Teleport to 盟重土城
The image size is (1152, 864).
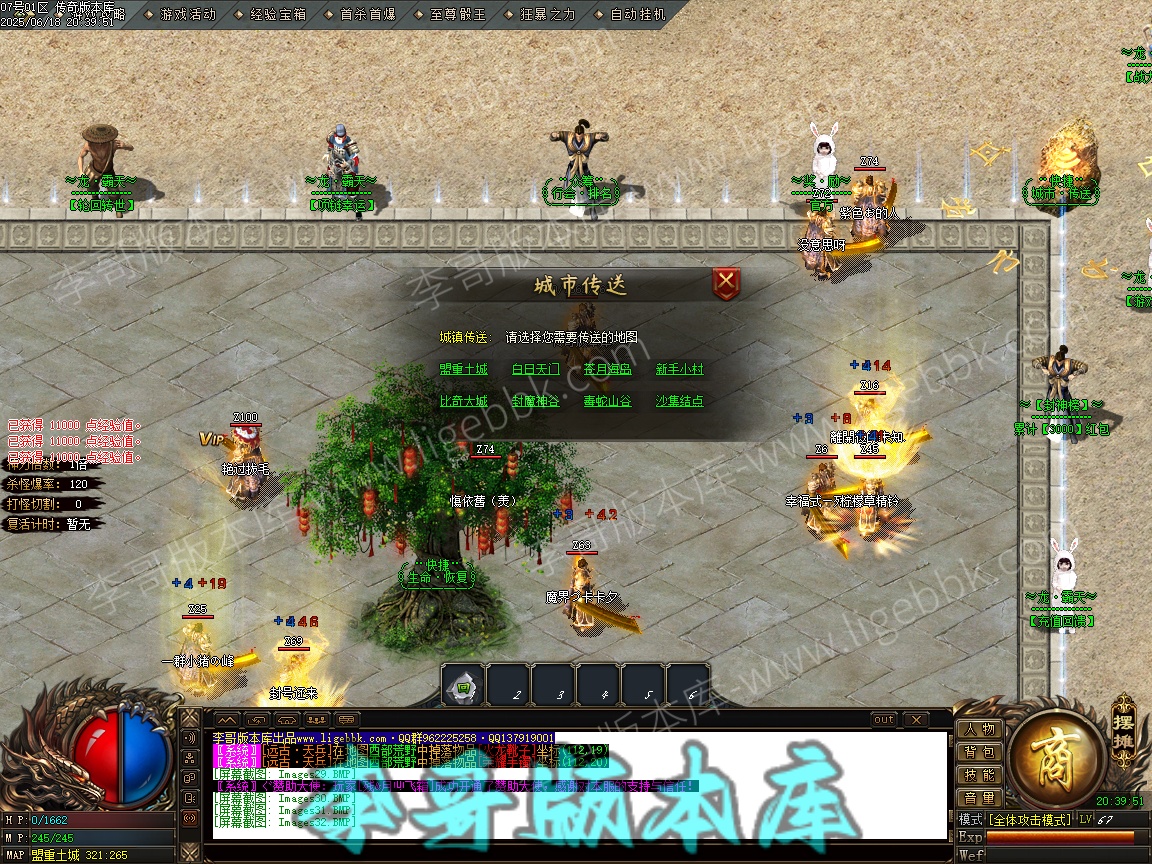tap(464, 369)
